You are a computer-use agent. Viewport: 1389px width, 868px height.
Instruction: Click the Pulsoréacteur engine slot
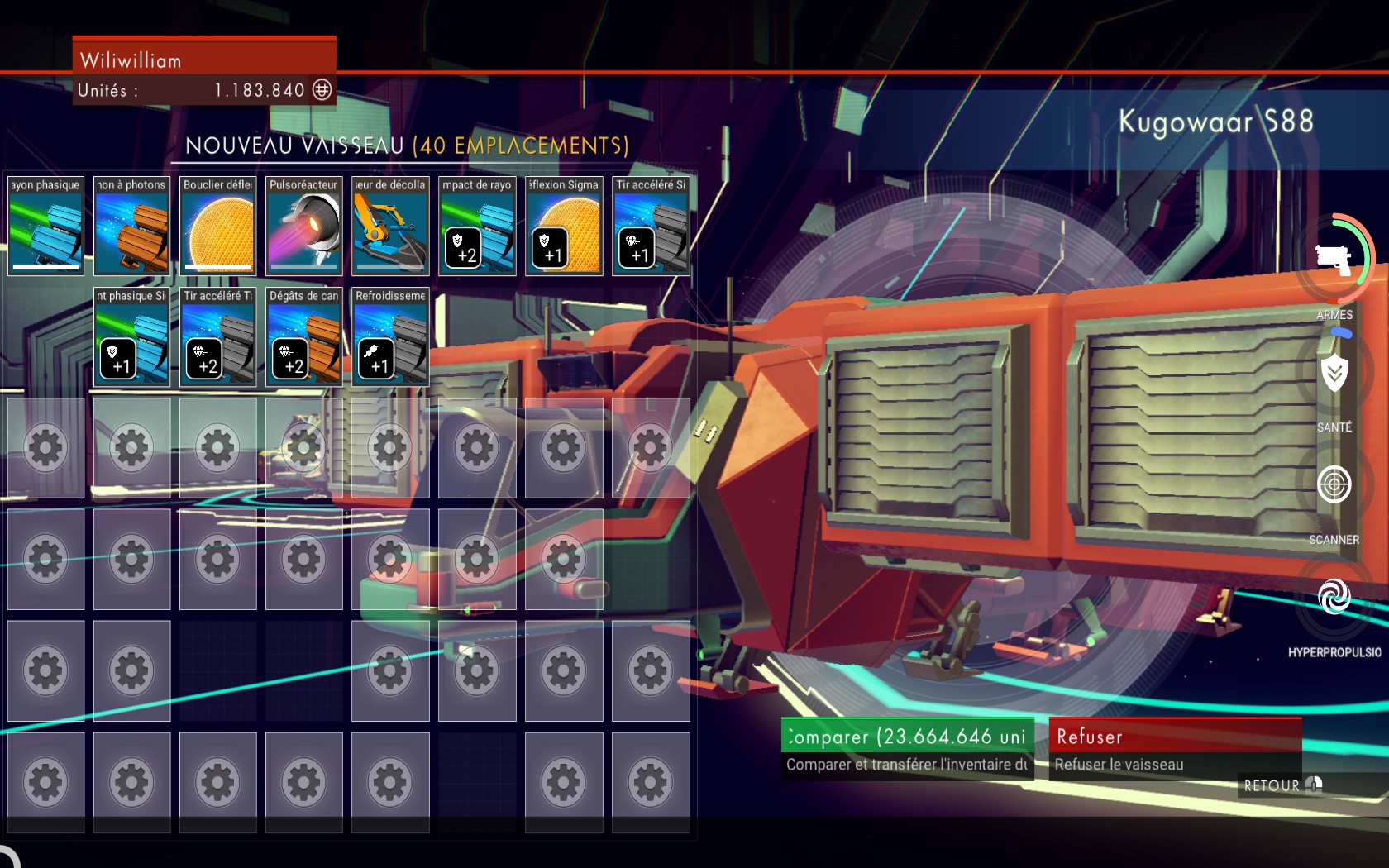tap(304, 226)
